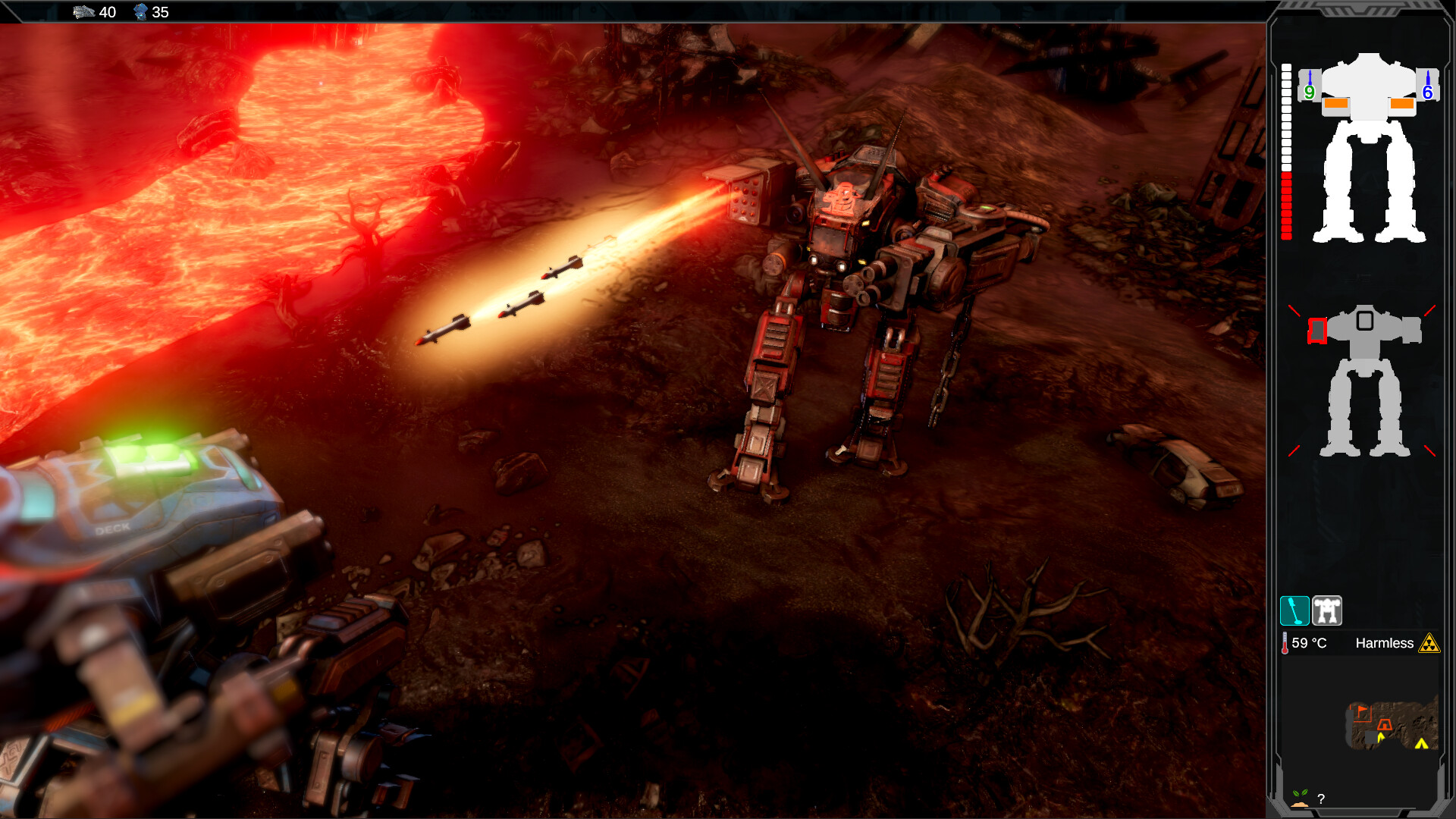Viewport: 1456px width, 819px height.
Task: Click the orange base icon on the minimap
Action: point(1385,725)
